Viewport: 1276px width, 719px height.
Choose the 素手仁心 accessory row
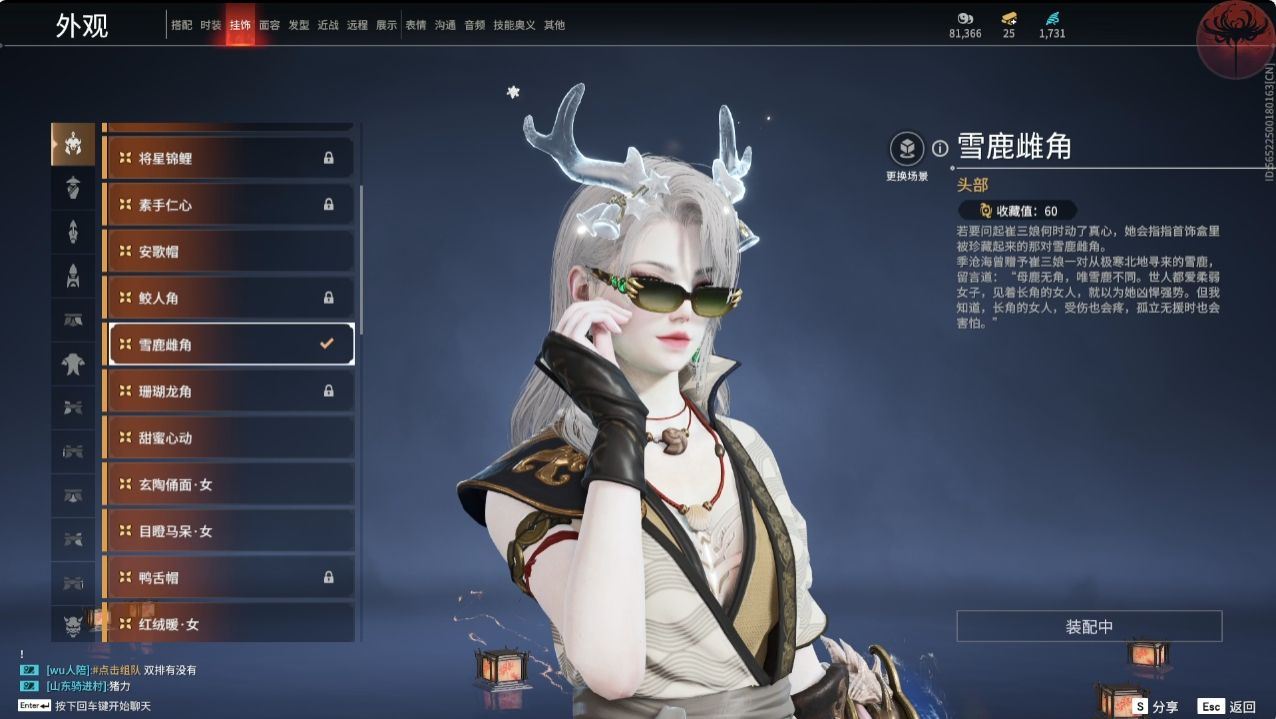click(228, 205)
